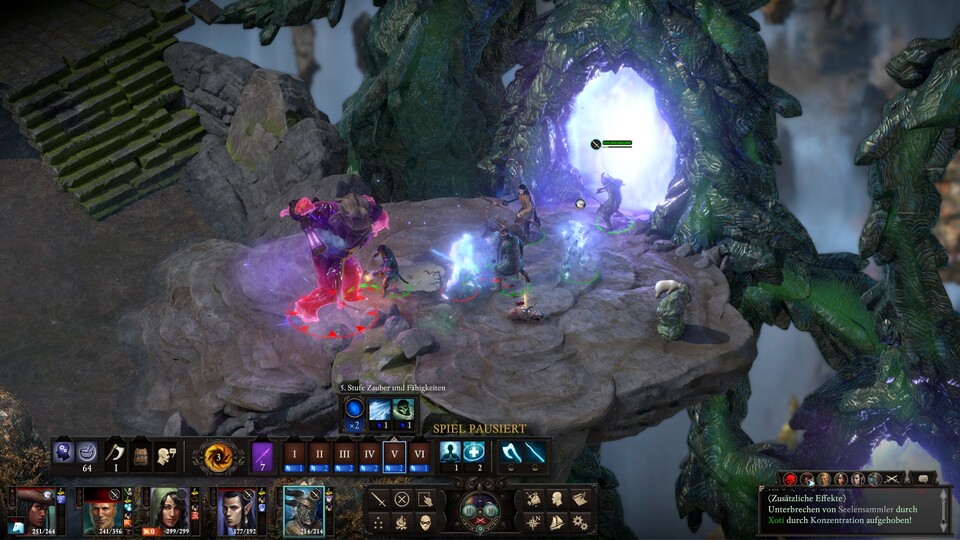Open the campfire rest button
Screen dimensions: 960x540
tap(402, 522)
